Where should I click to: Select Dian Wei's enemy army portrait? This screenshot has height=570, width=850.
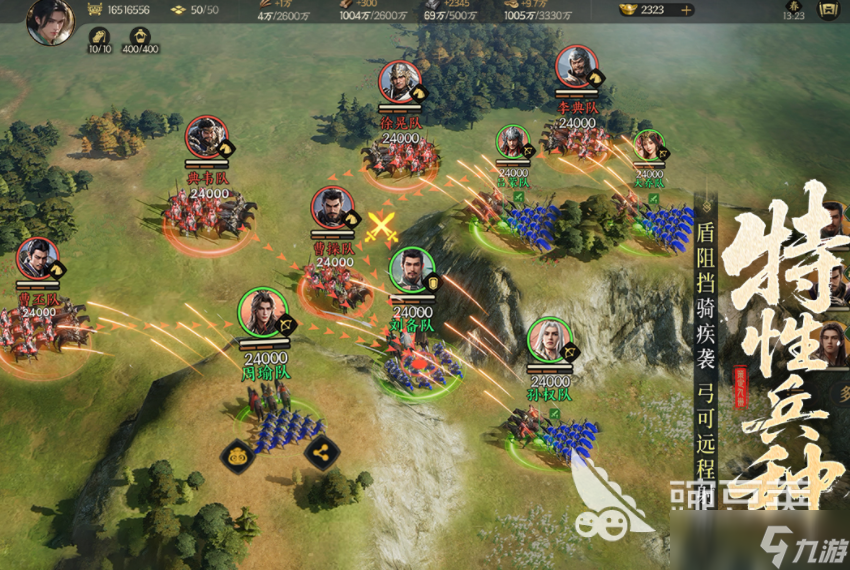pyautogui.click(x=207, y=139)
